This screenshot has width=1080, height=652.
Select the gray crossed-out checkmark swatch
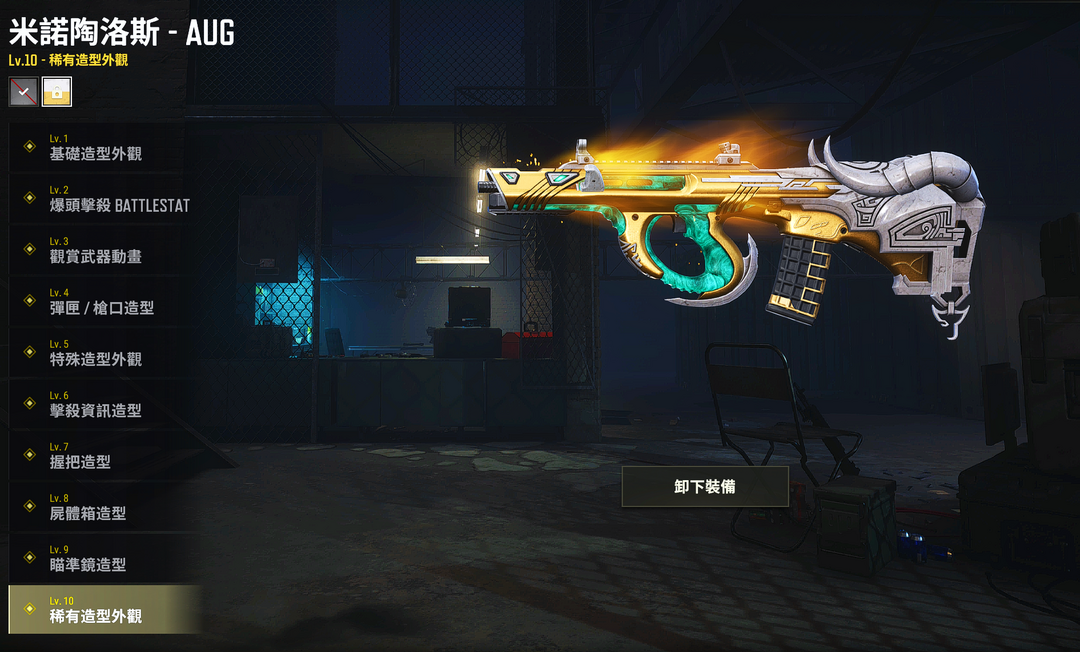pyautogui.click(x=23, y=92)
